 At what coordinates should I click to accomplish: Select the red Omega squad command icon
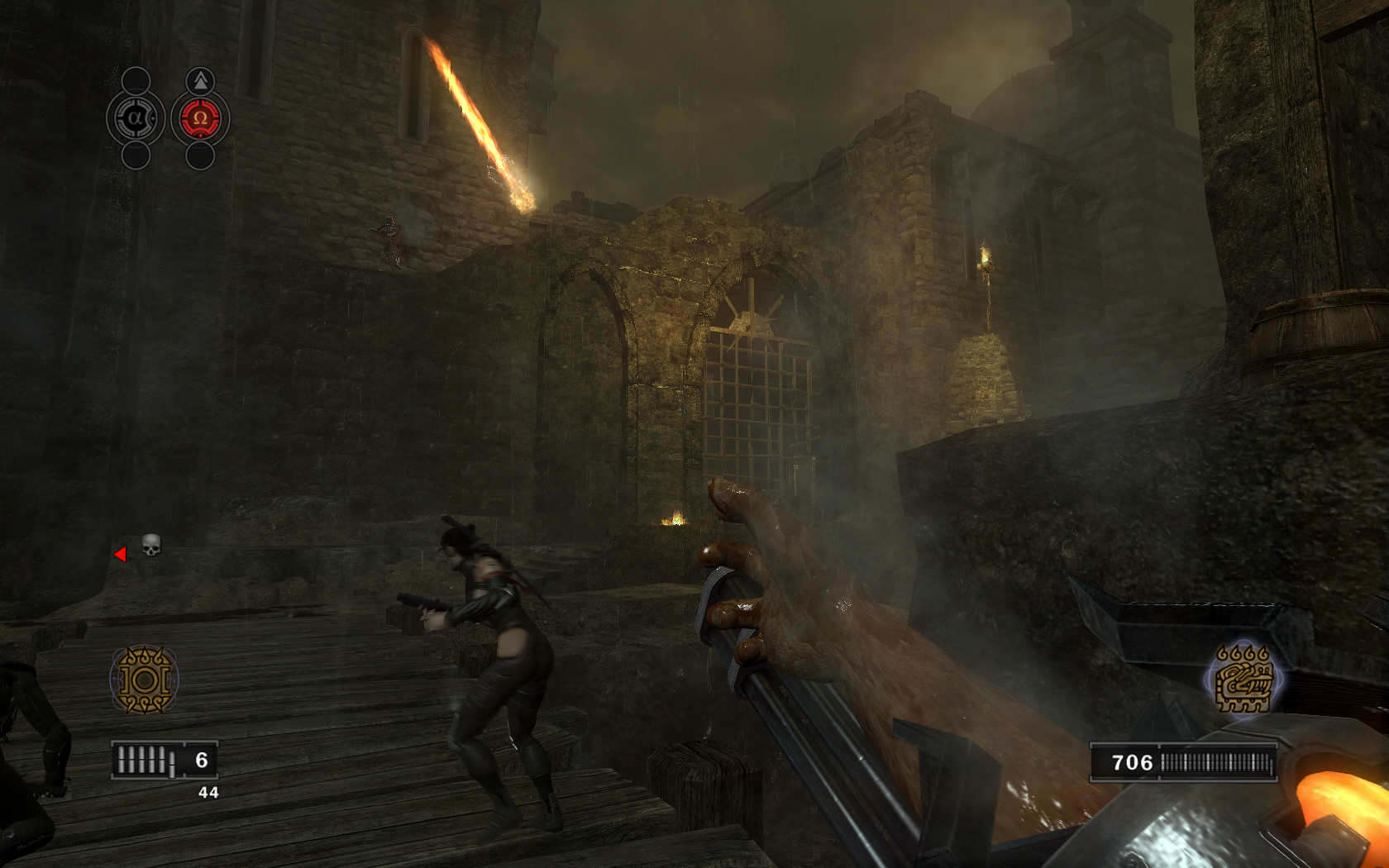coord(200,118)
